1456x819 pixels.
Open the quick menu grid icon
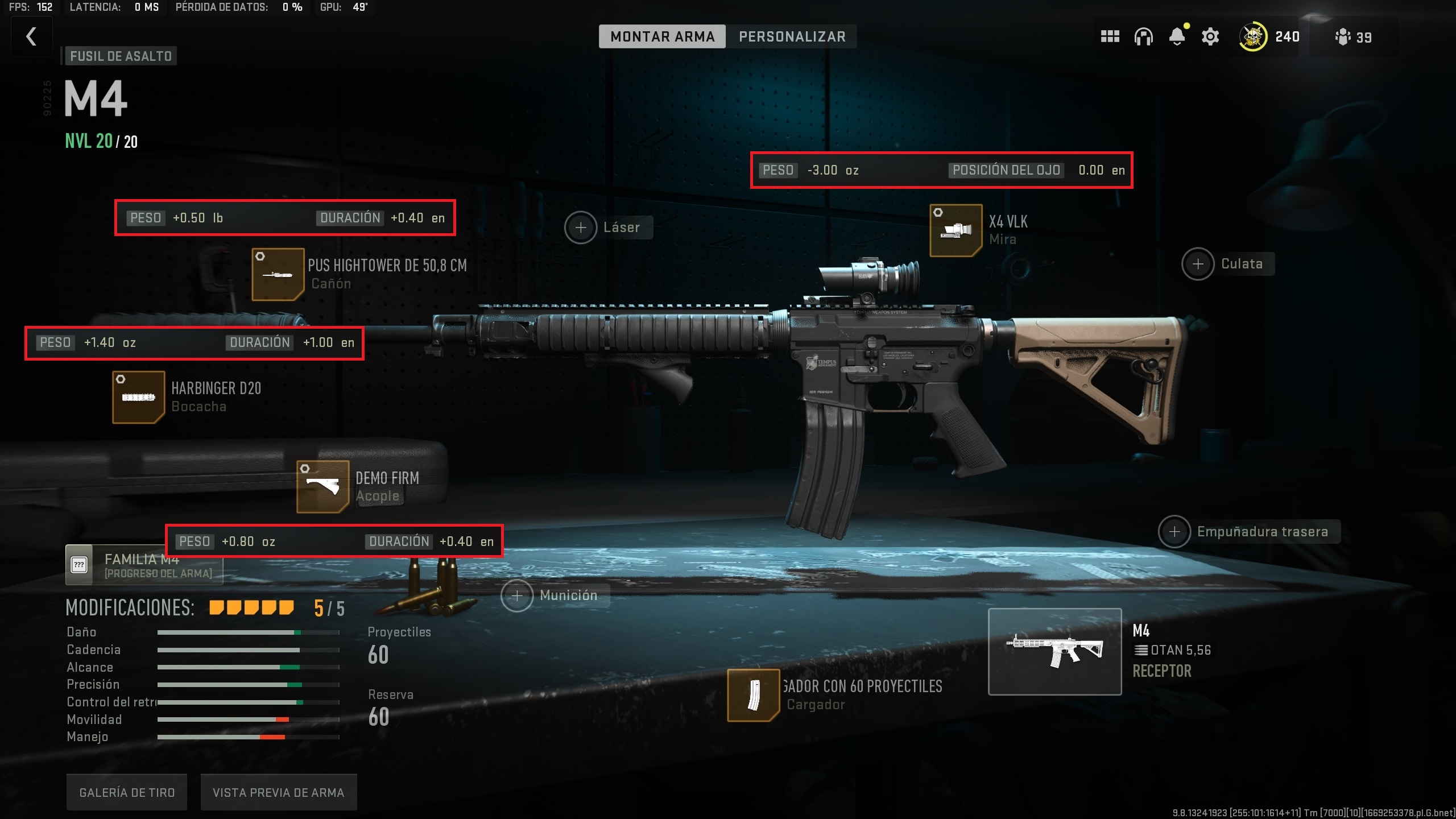(x=1109, y=36)
